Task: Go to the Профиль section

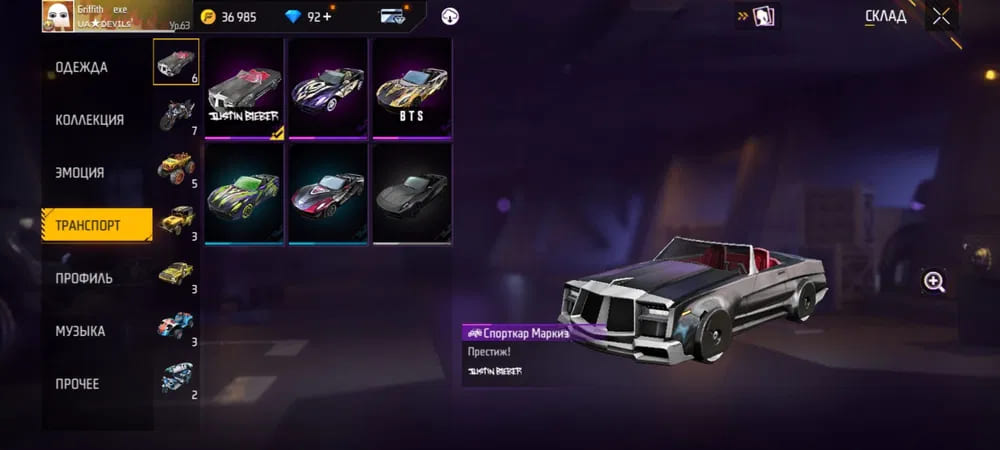Action: 84,278
